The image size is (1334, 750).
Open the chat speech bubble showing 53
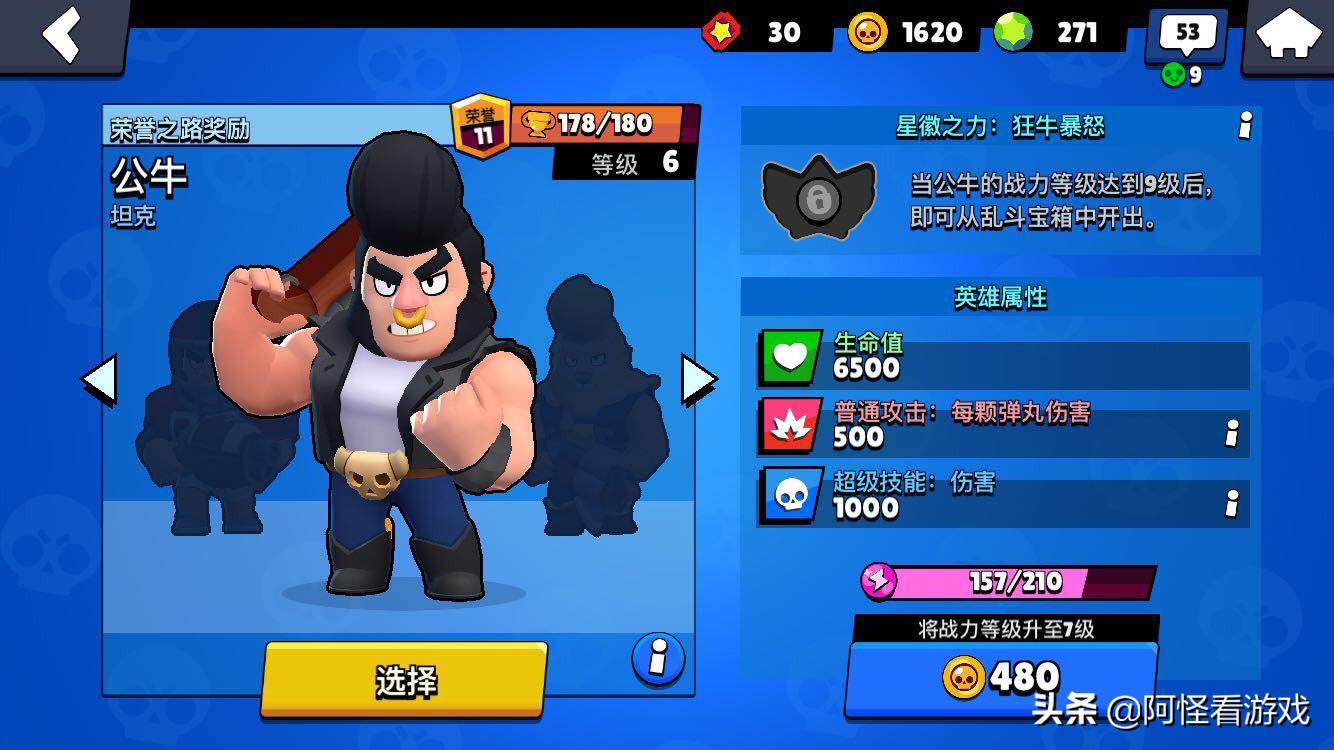click(x=1186, y=36)
